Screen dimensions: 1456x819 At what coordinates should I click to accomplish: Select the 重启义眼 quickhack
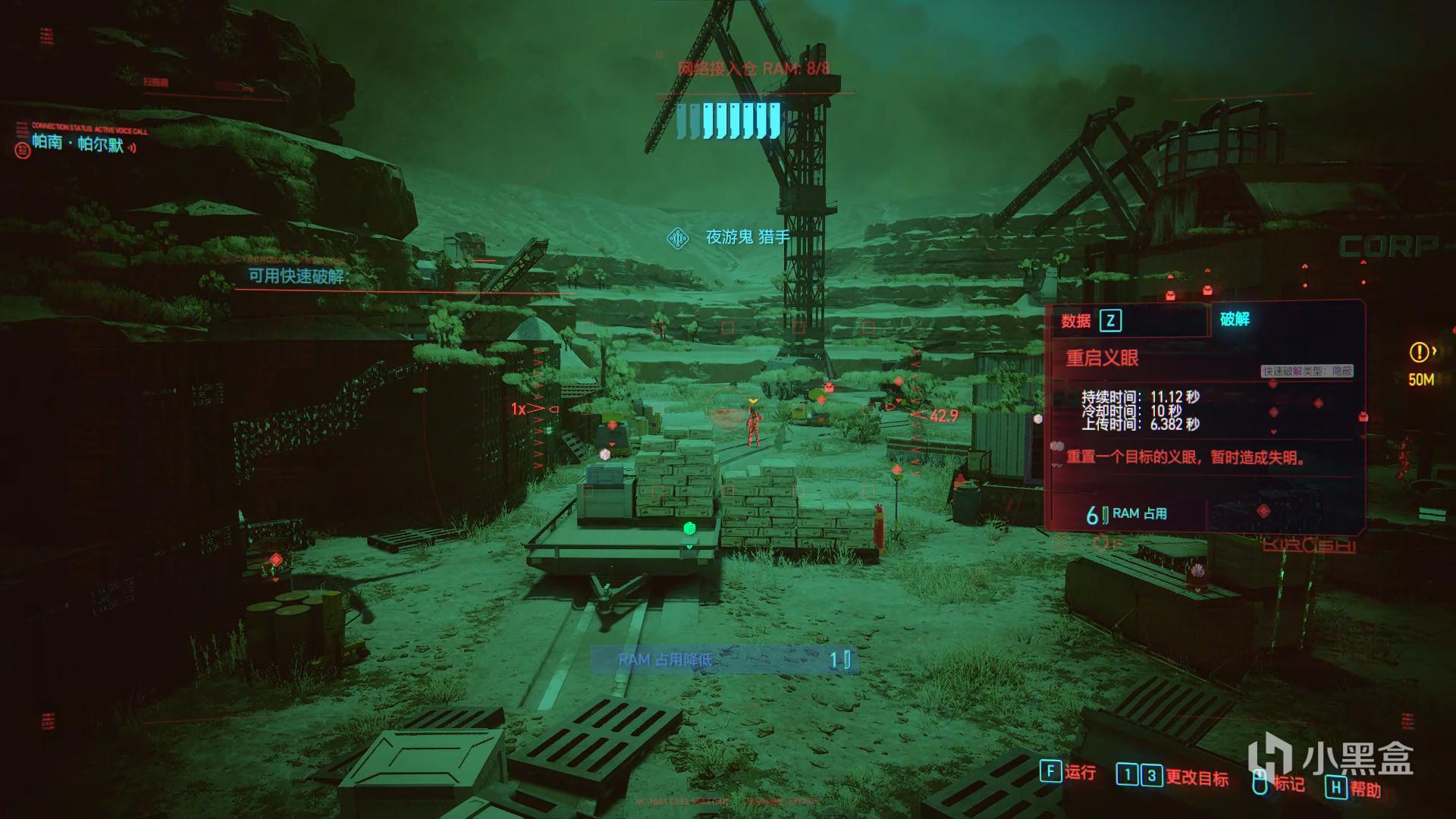(x=1102, y=358)
